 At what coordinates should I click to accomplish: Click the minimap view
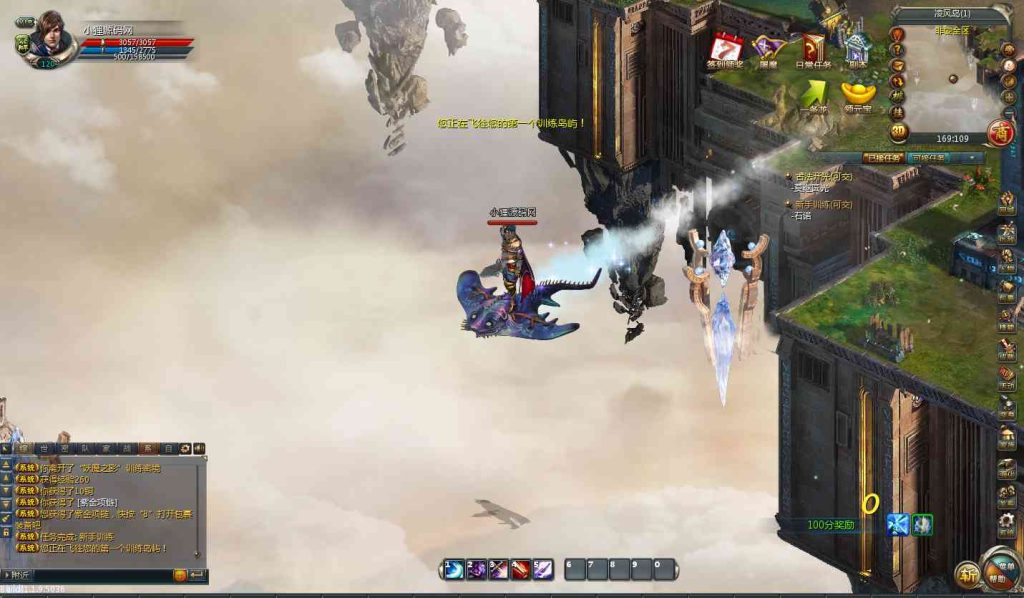tap(947, 85)
